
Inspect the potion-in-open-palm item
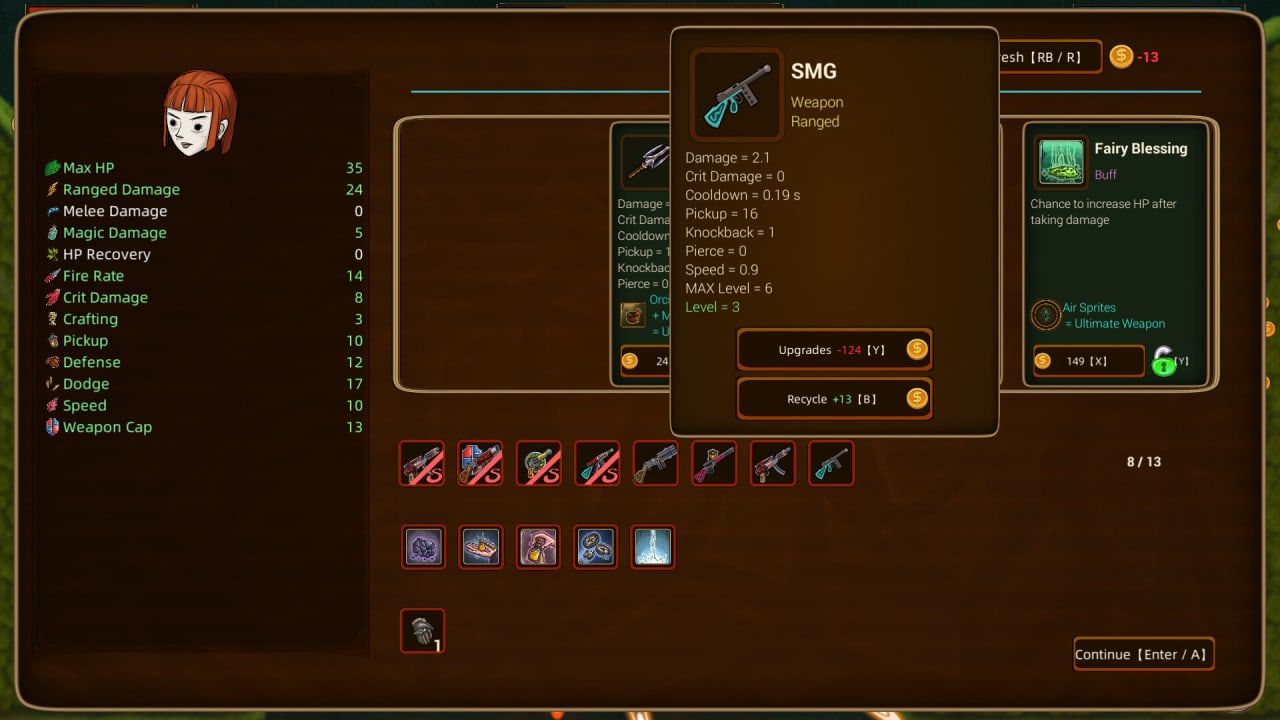[x=481, y=547]
